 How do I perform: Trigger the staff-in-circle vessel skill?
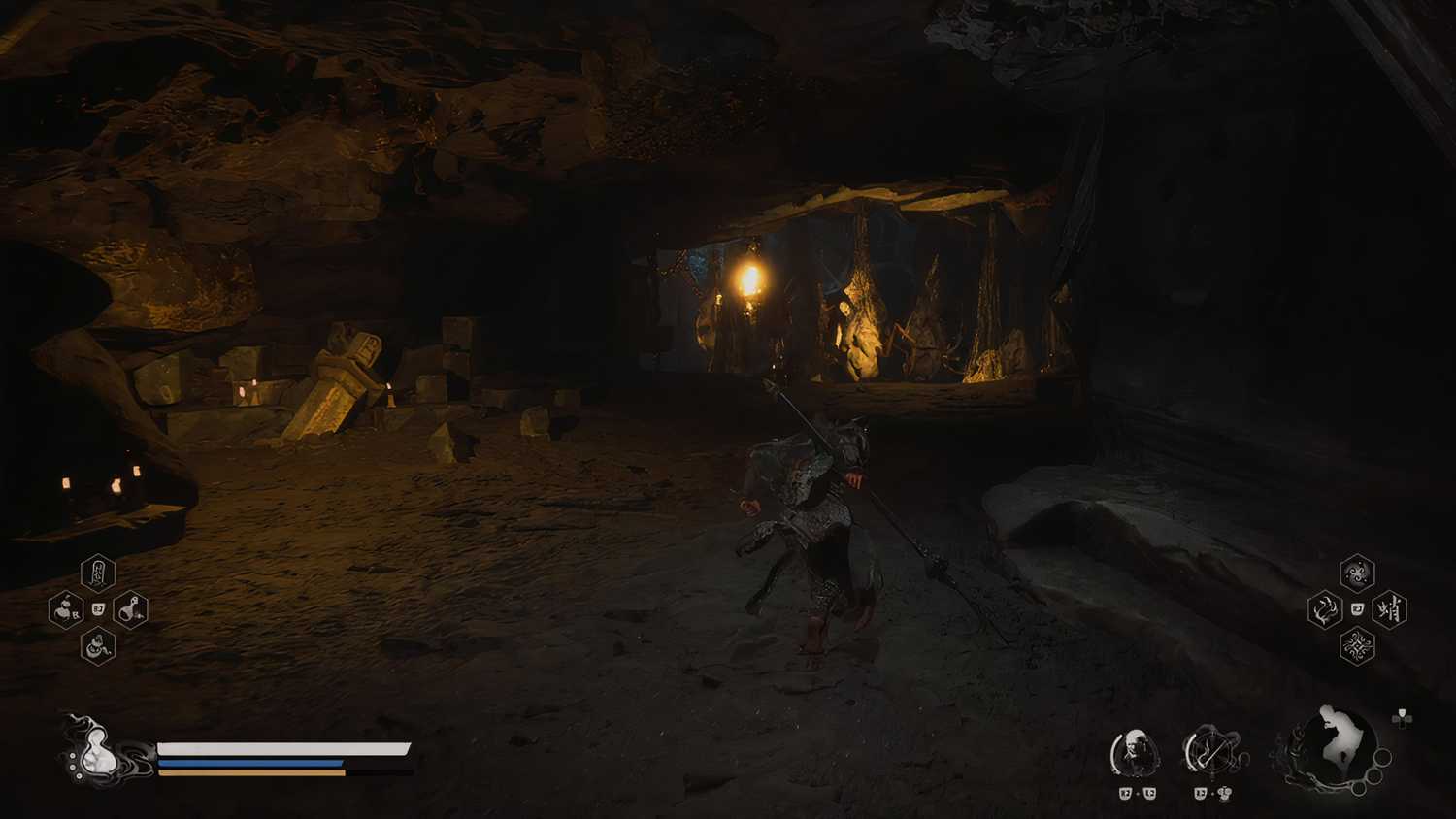click(1209, 752)
